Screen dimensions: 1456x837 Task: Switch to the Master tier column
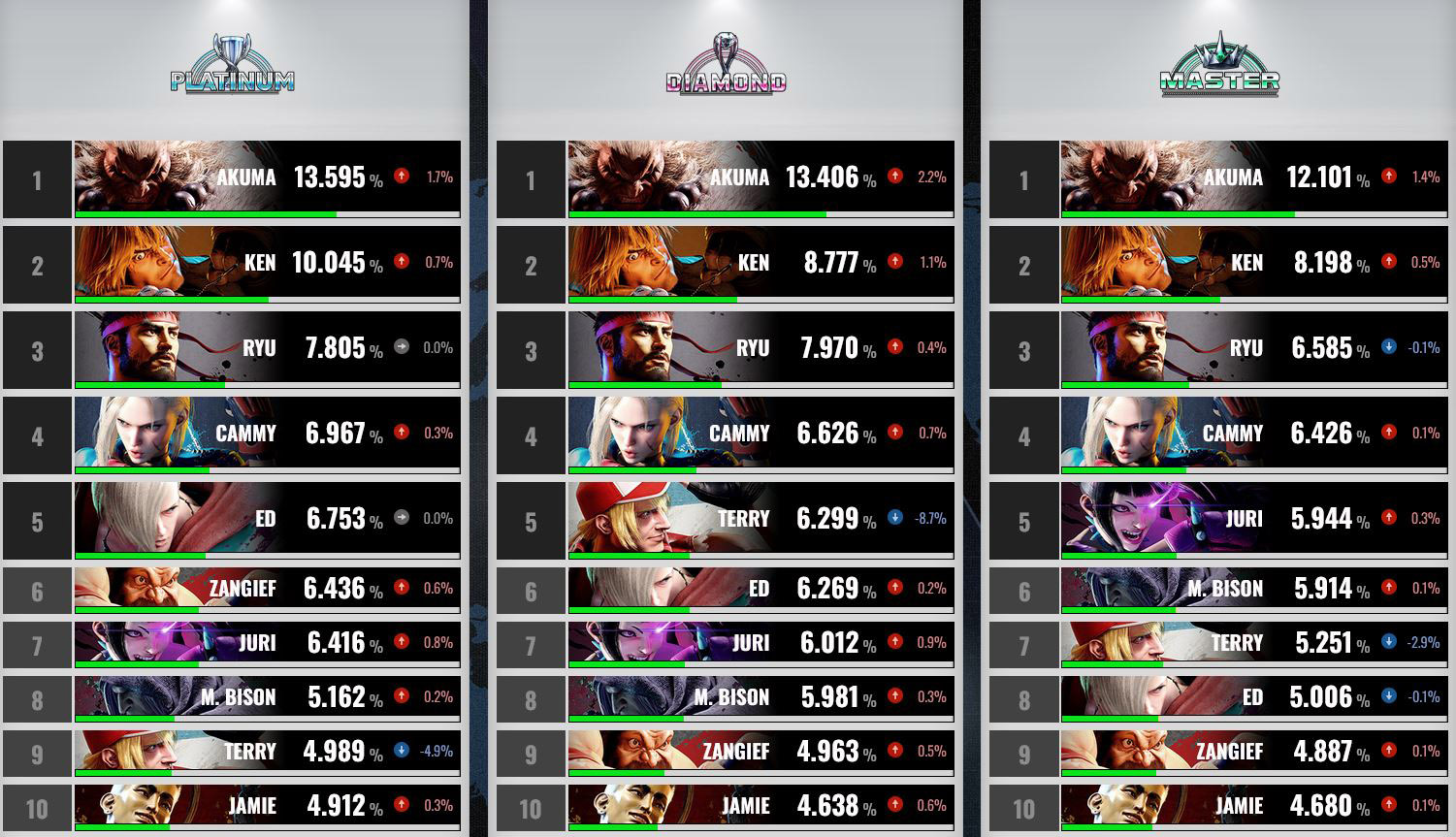click(1220, 60)
